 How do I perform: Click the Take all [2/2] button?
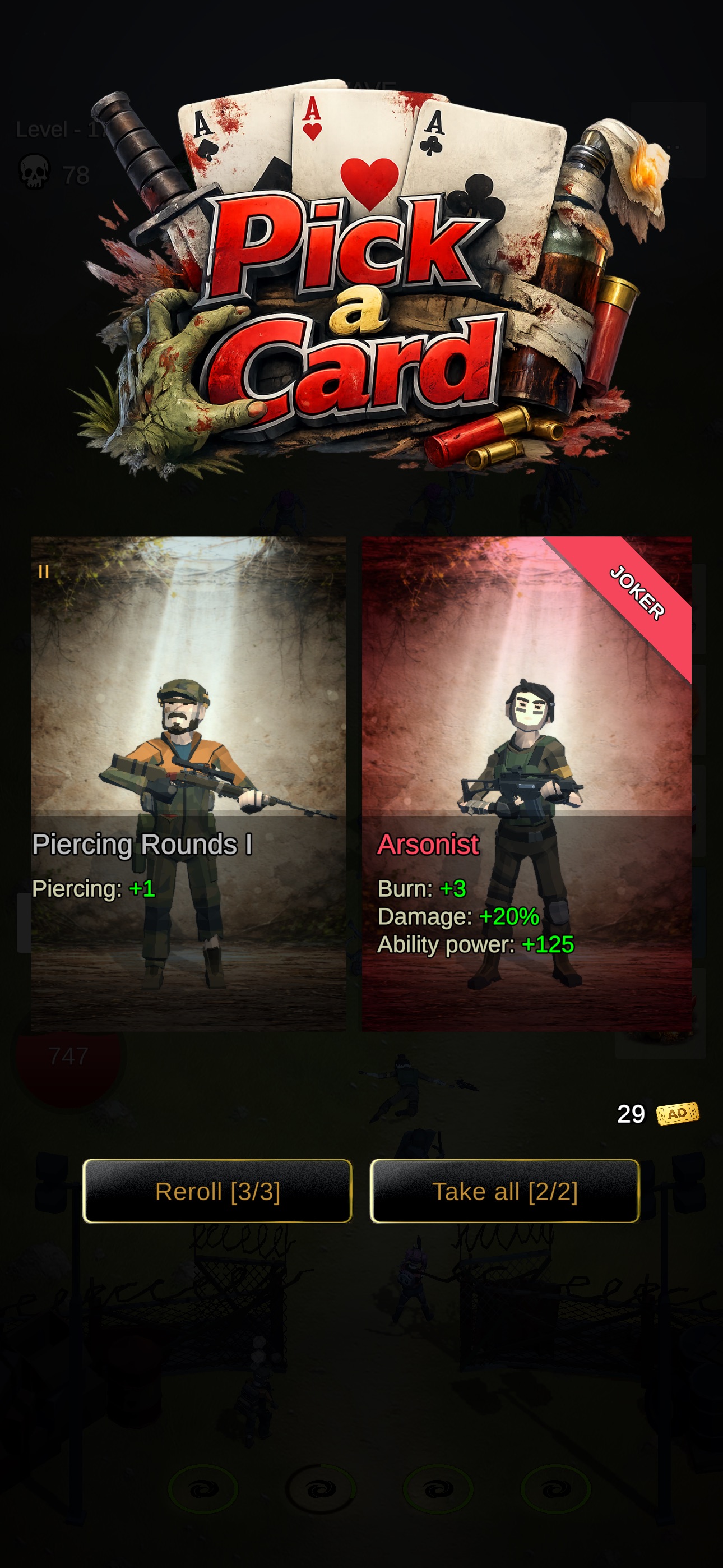pyautogui.click(x=506, y=1192)
